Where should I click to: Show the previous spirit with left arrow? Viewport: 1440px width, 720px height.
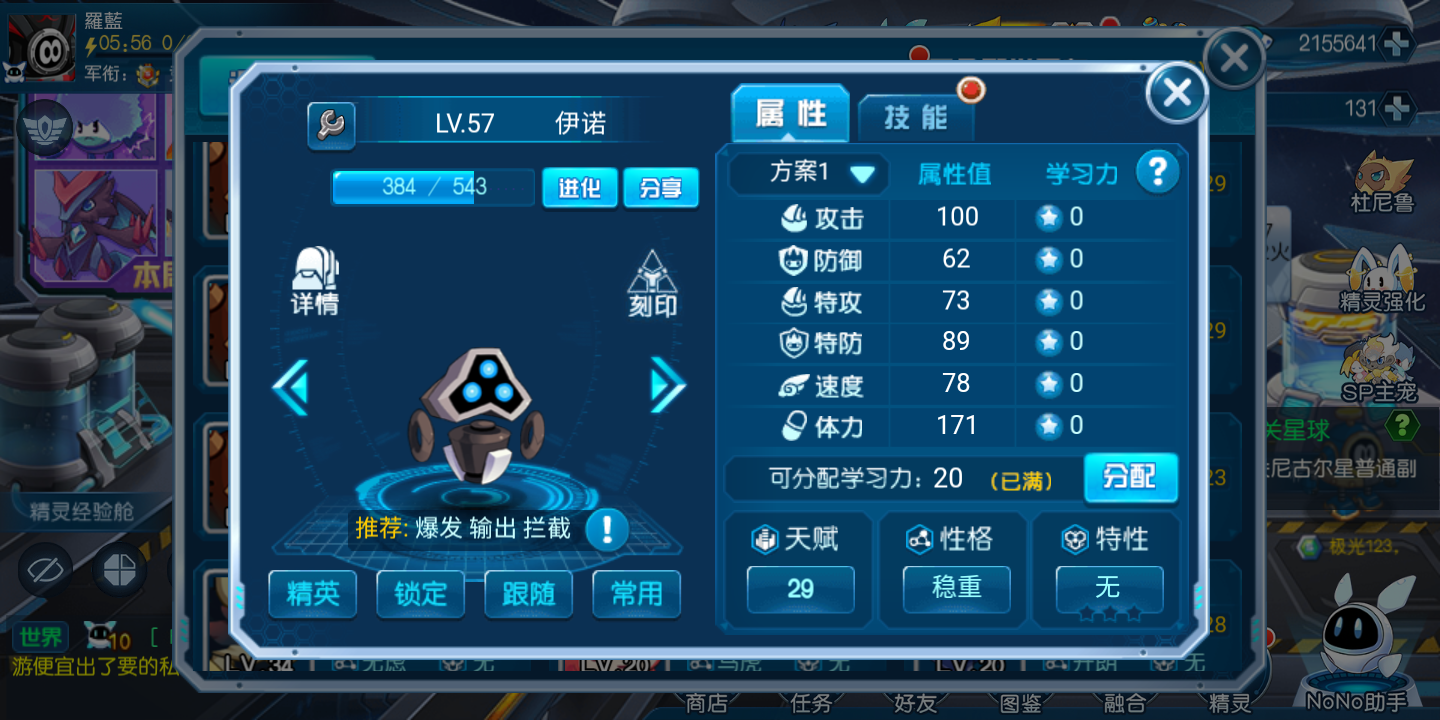pyautogui.click(x=291, y=385)
